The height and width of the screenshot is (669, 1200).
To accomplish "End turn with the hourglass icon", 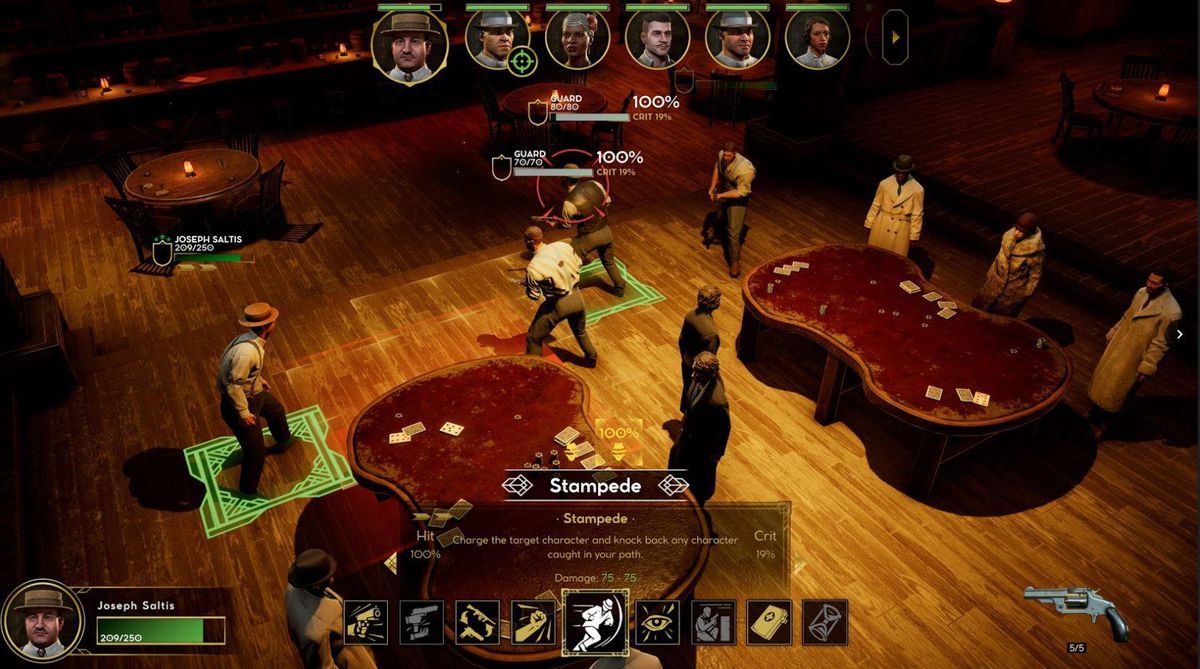I will pos(825,622).
